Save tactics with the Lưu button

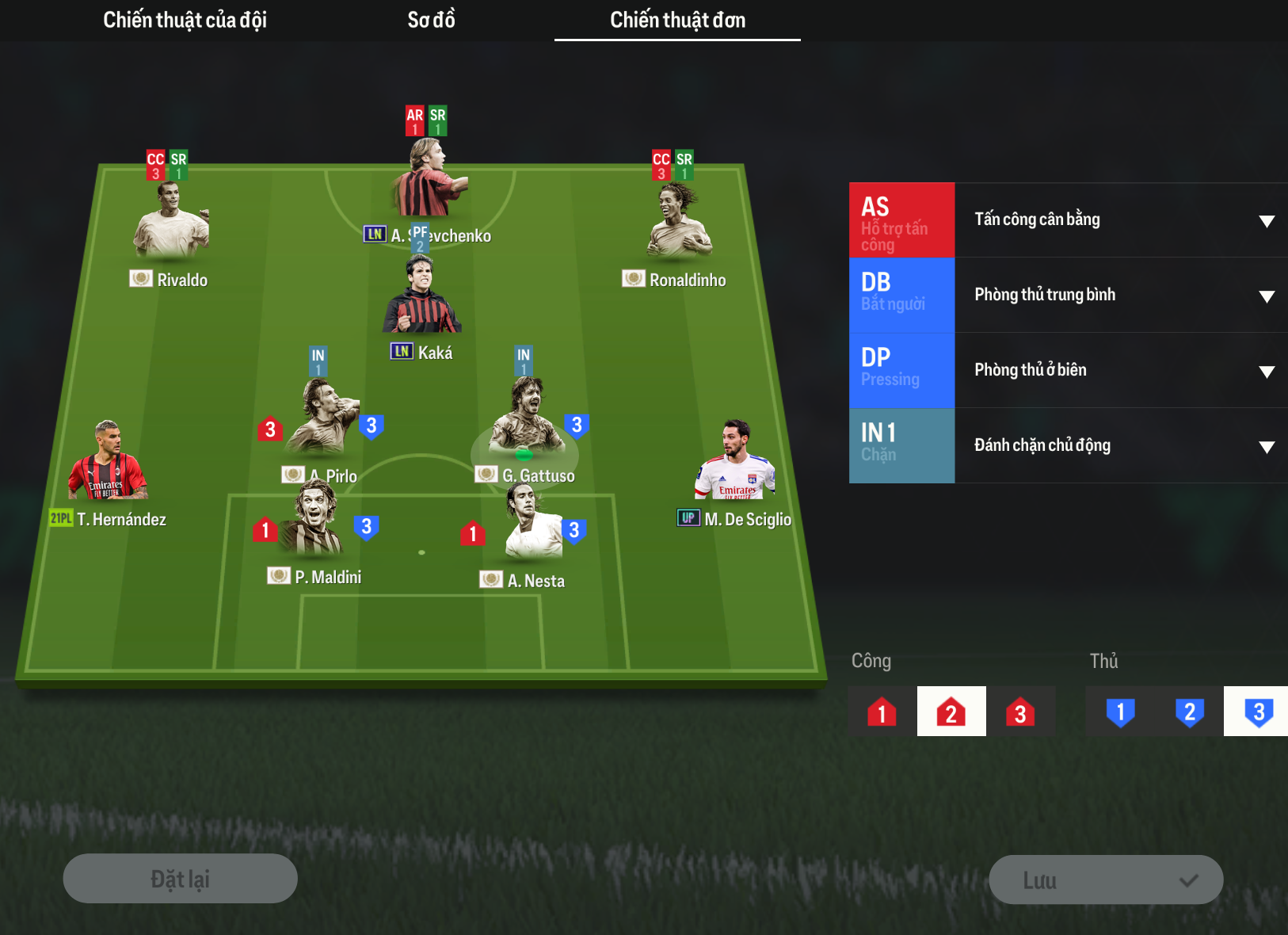point(1106,880)
